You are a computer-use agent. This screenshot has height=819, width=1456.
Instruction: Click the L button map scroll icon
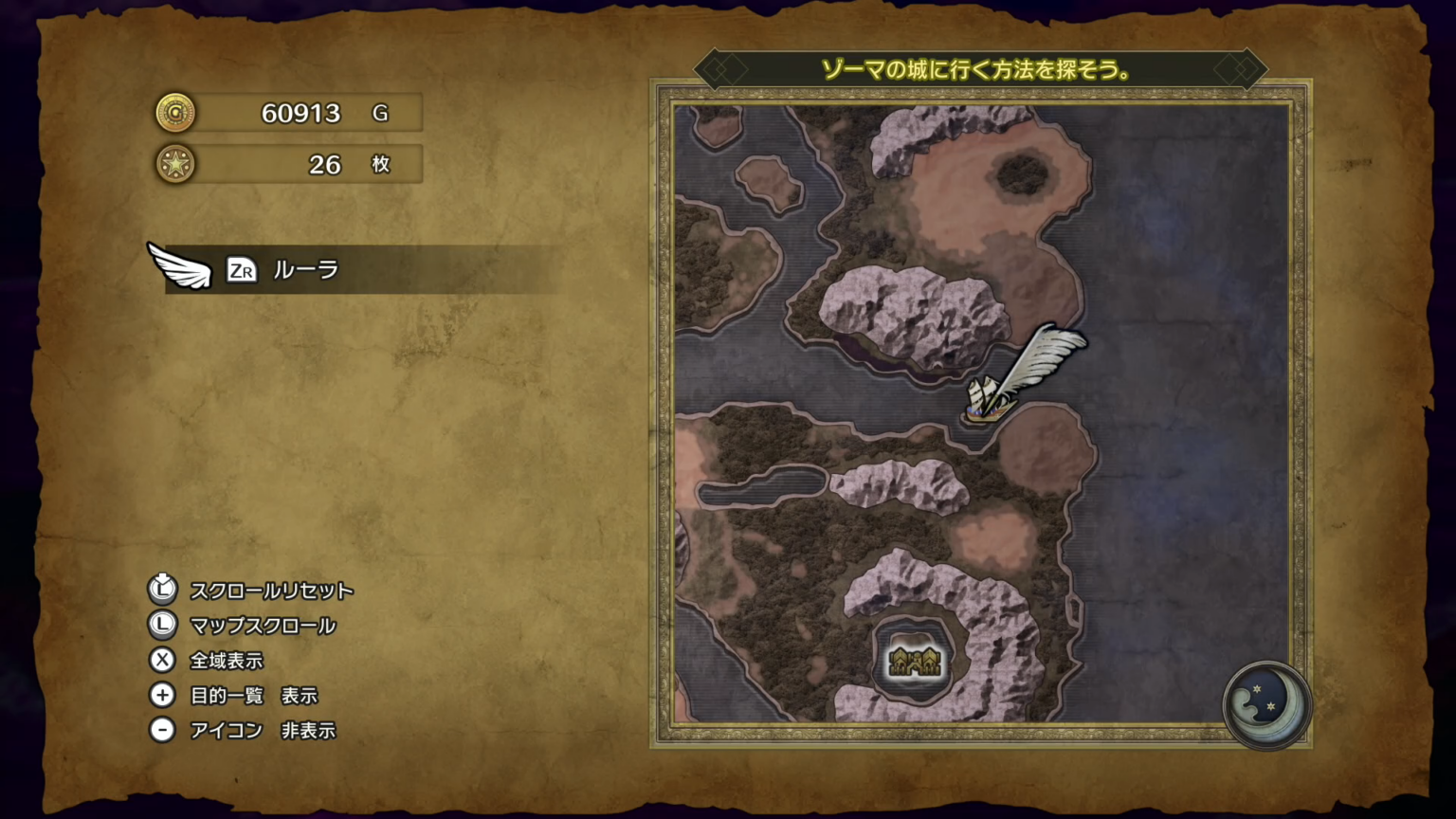[162, 625]
